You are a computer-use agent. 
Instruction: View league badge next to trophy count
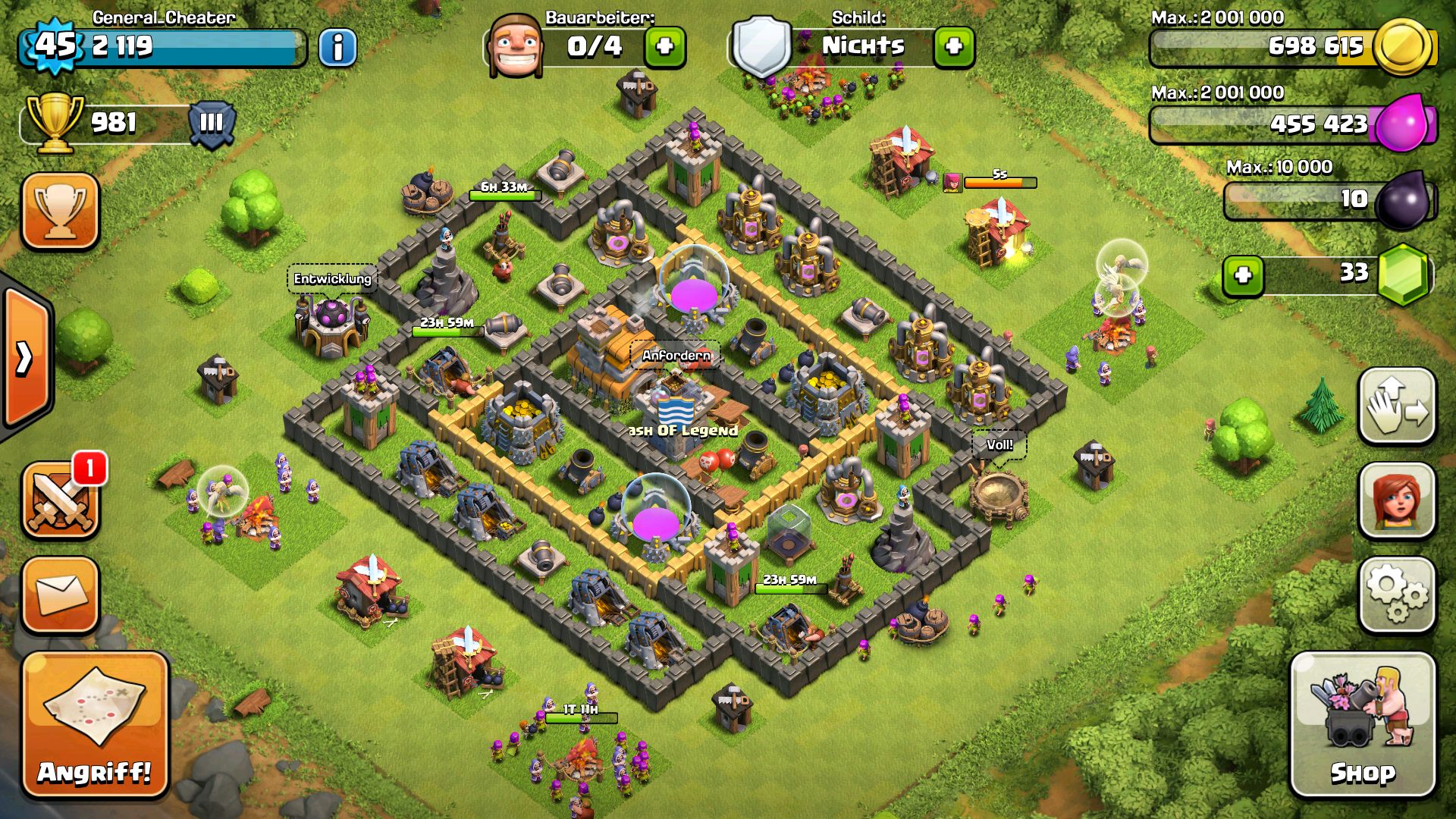click(211, 123)
